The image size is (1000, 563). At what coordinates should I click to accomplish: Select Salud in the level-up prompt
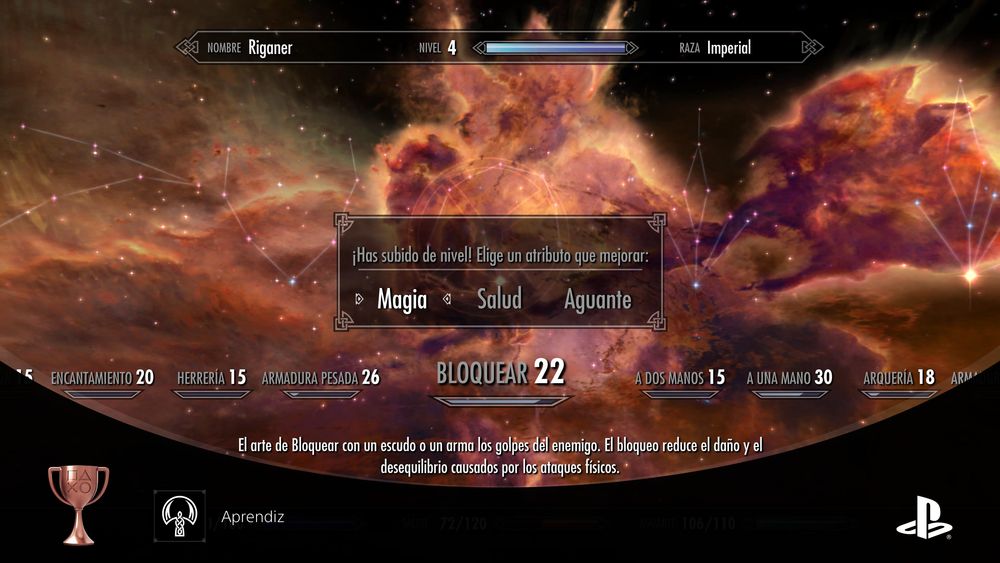pyautogui.click(x=499, y=299)
